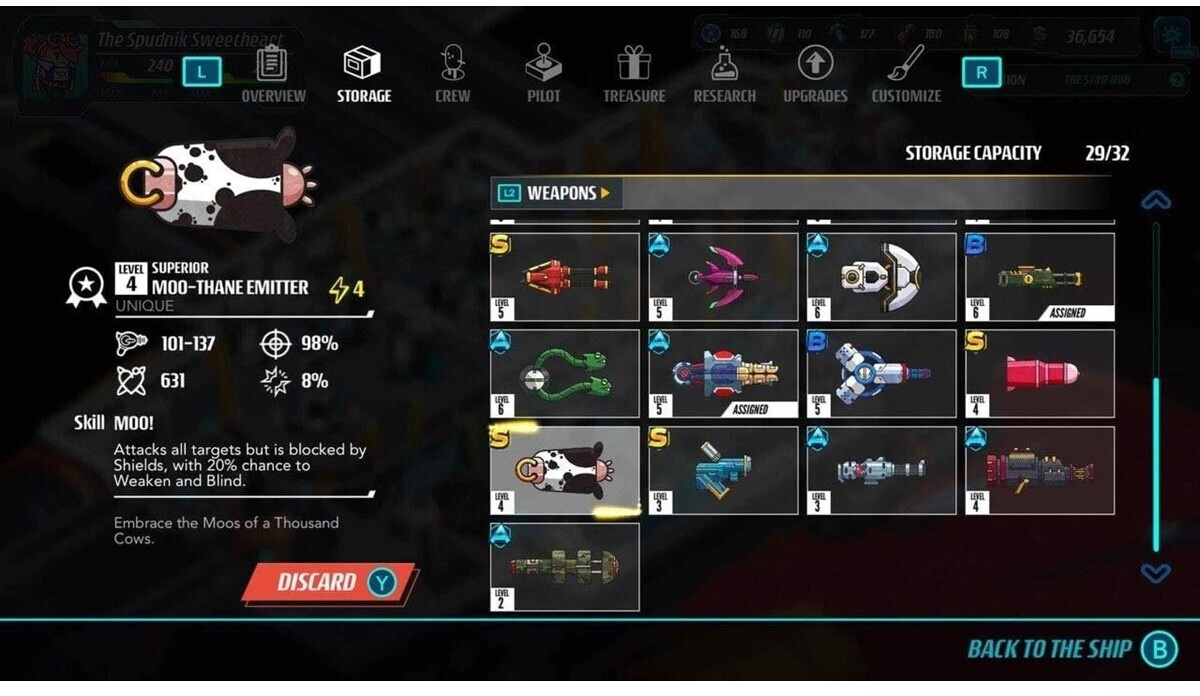Select the white crescent shield weapon
The height and width of the screenshot is (696, 1200).
click(882, 277)
